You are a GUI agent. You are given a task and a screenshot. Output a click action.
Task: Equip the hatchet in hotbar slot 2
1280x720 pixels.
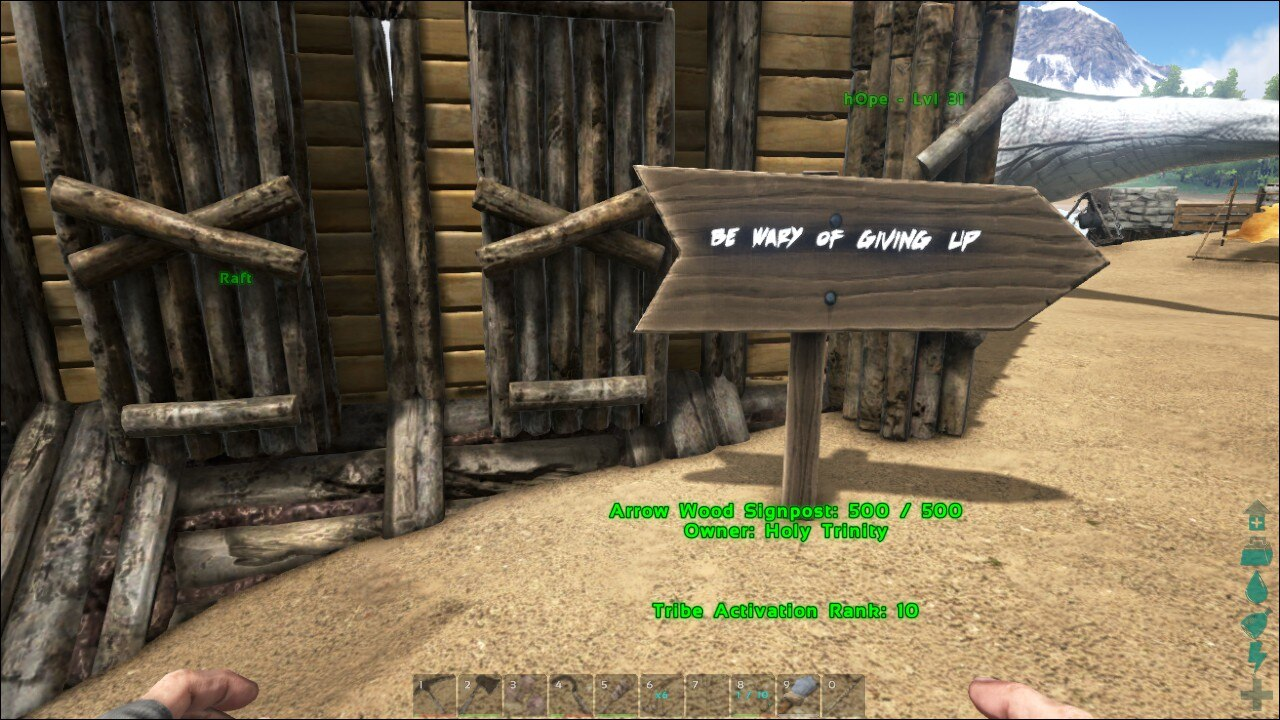click(479, 695)
